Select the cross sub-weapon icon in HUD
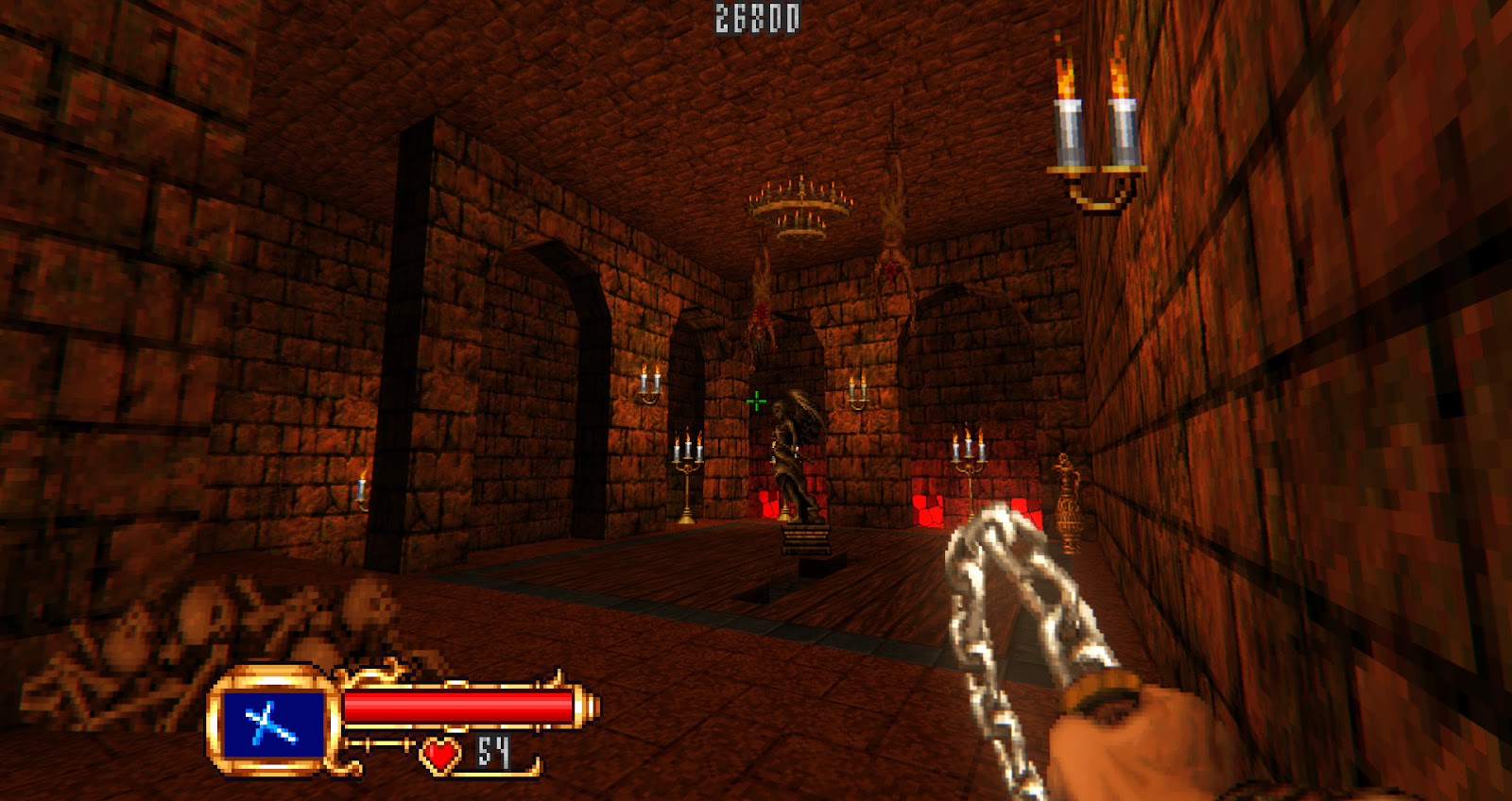Image resolution: width=1512 pixels, height=801 pixels. [272, 724]
